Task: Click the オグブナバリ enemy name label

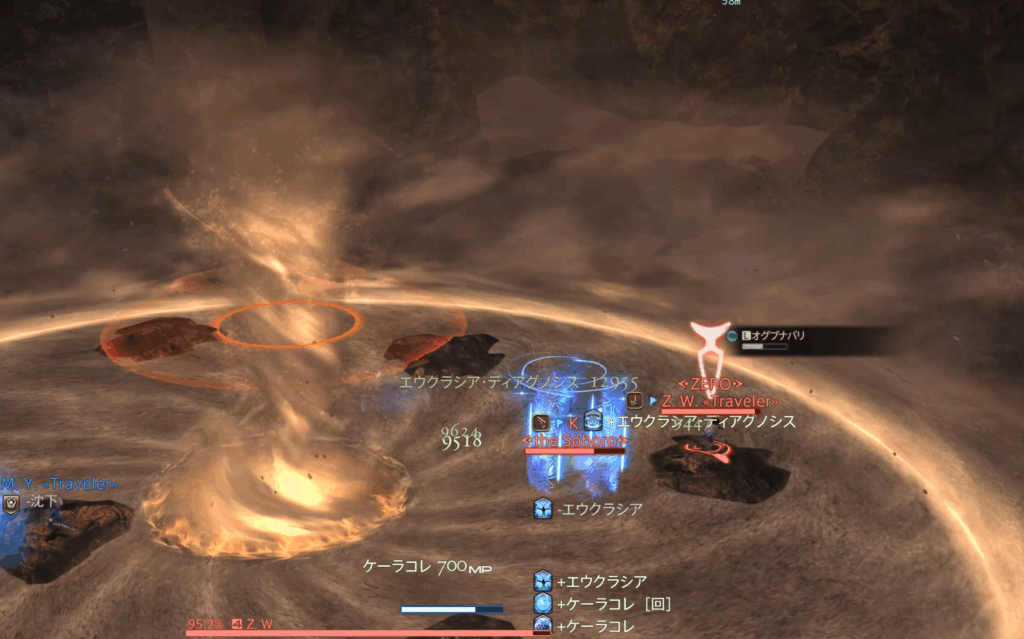Action: (x=779, y=336)
